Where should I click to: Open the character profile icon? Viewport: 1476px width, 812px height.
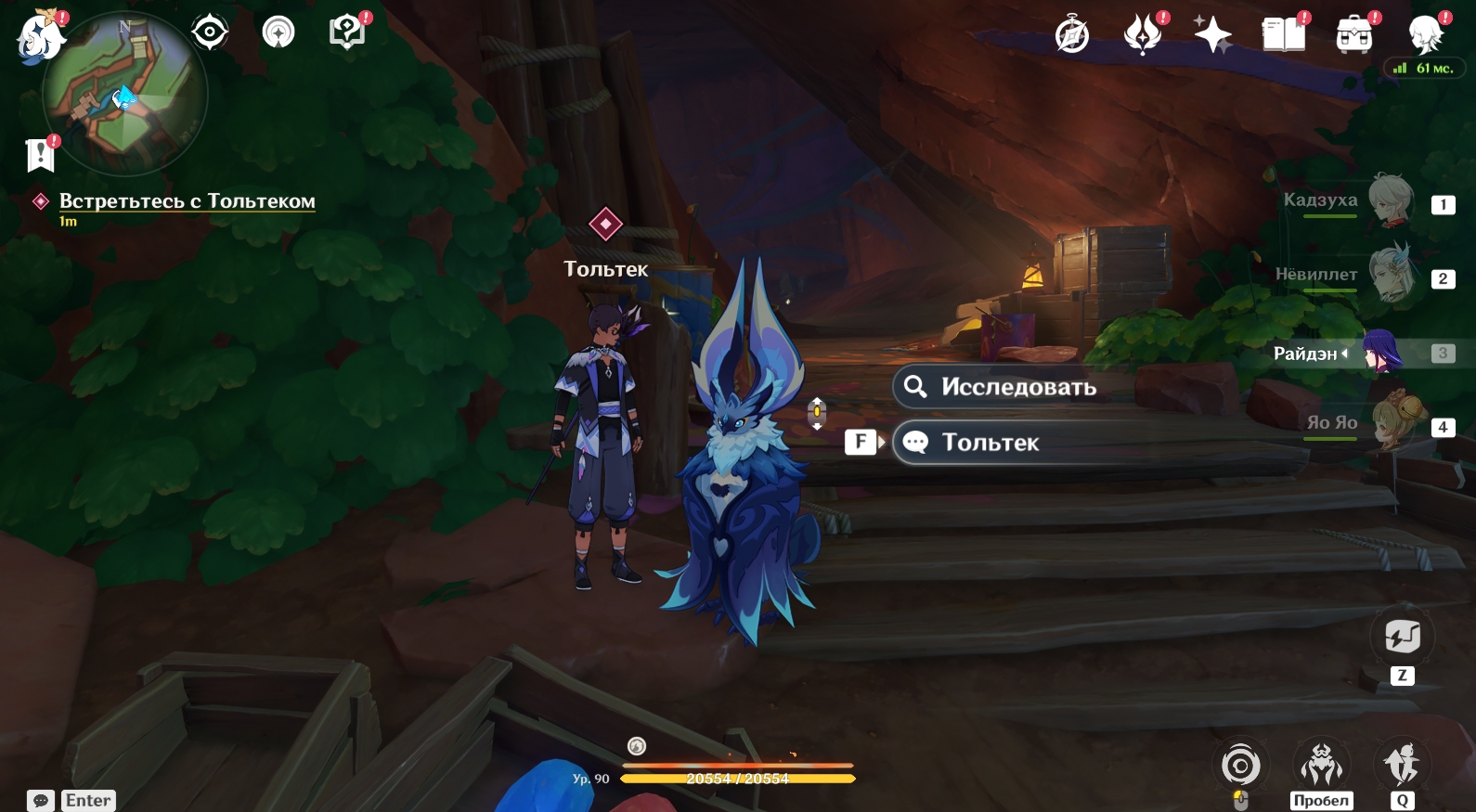1425,35
